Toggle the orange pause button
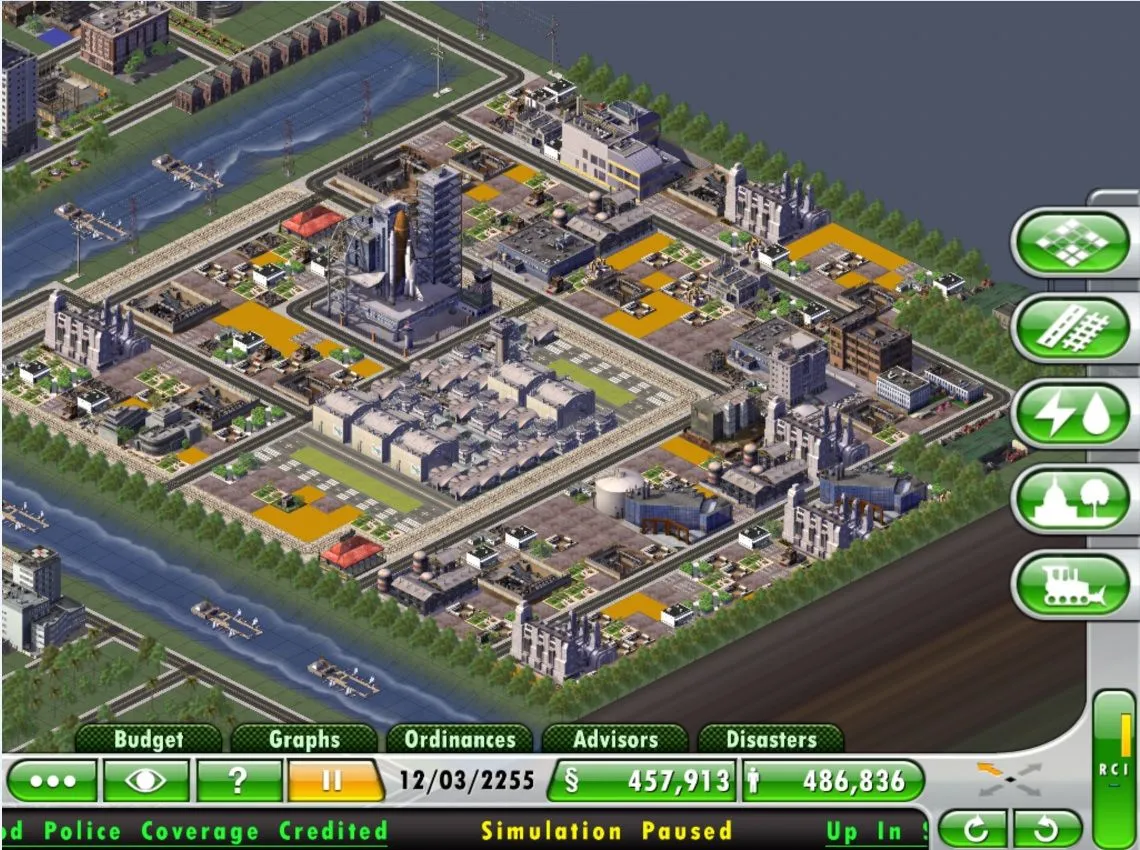The width and height of the screenshot is (1140, 850). [333, 781]
